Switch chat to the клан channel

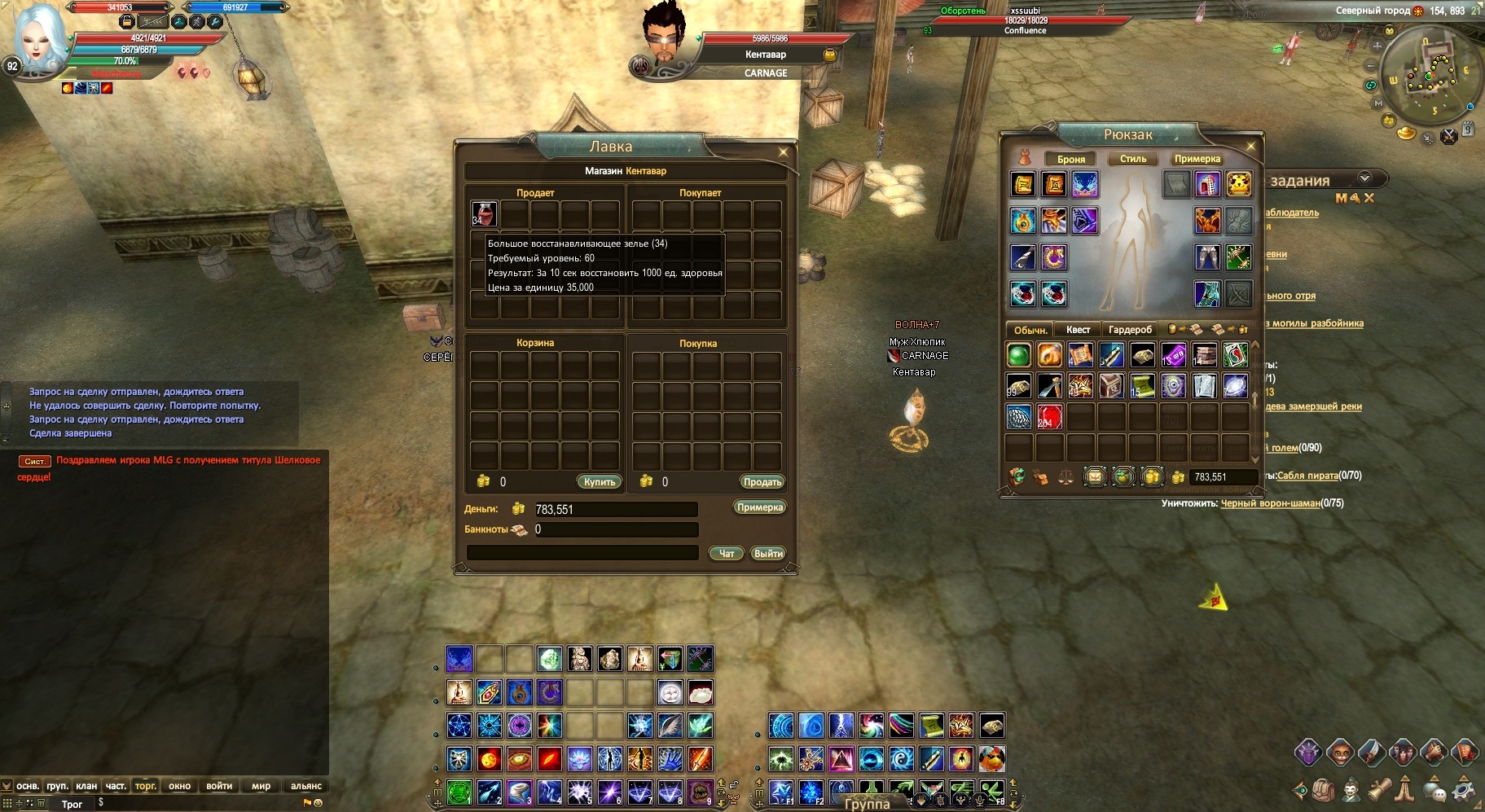point(86,786)
